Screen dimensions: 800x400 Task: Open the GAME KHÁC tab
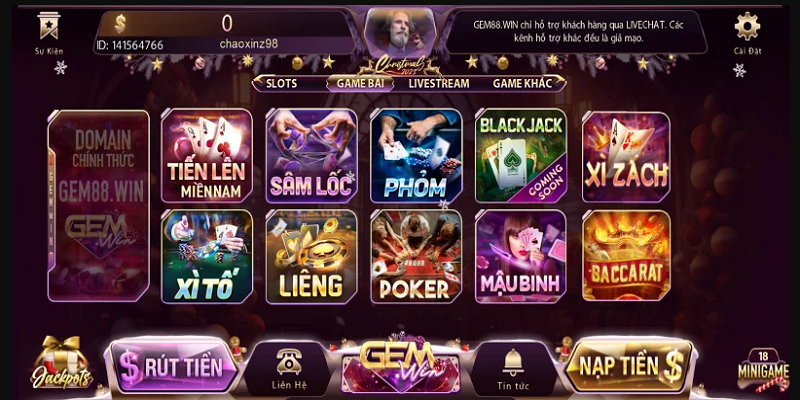pyautogui.click(x=523, y=84)
